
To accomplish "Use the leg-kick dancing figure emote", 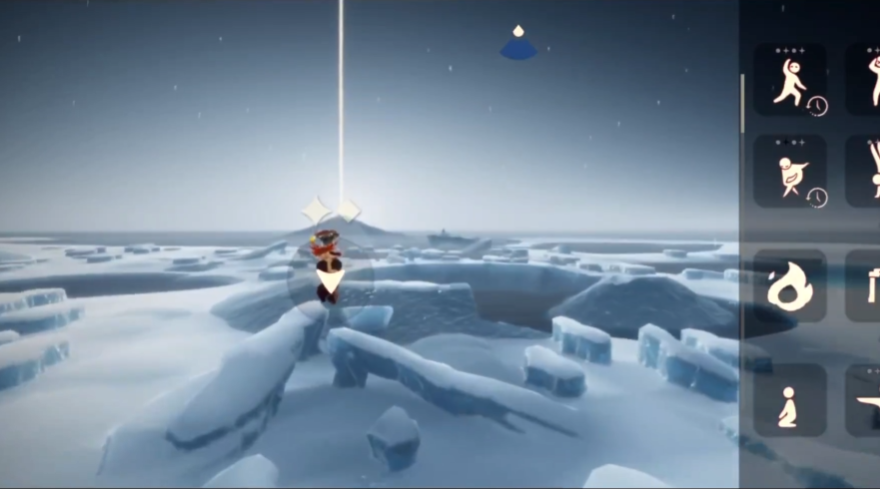I will [789, 80].
